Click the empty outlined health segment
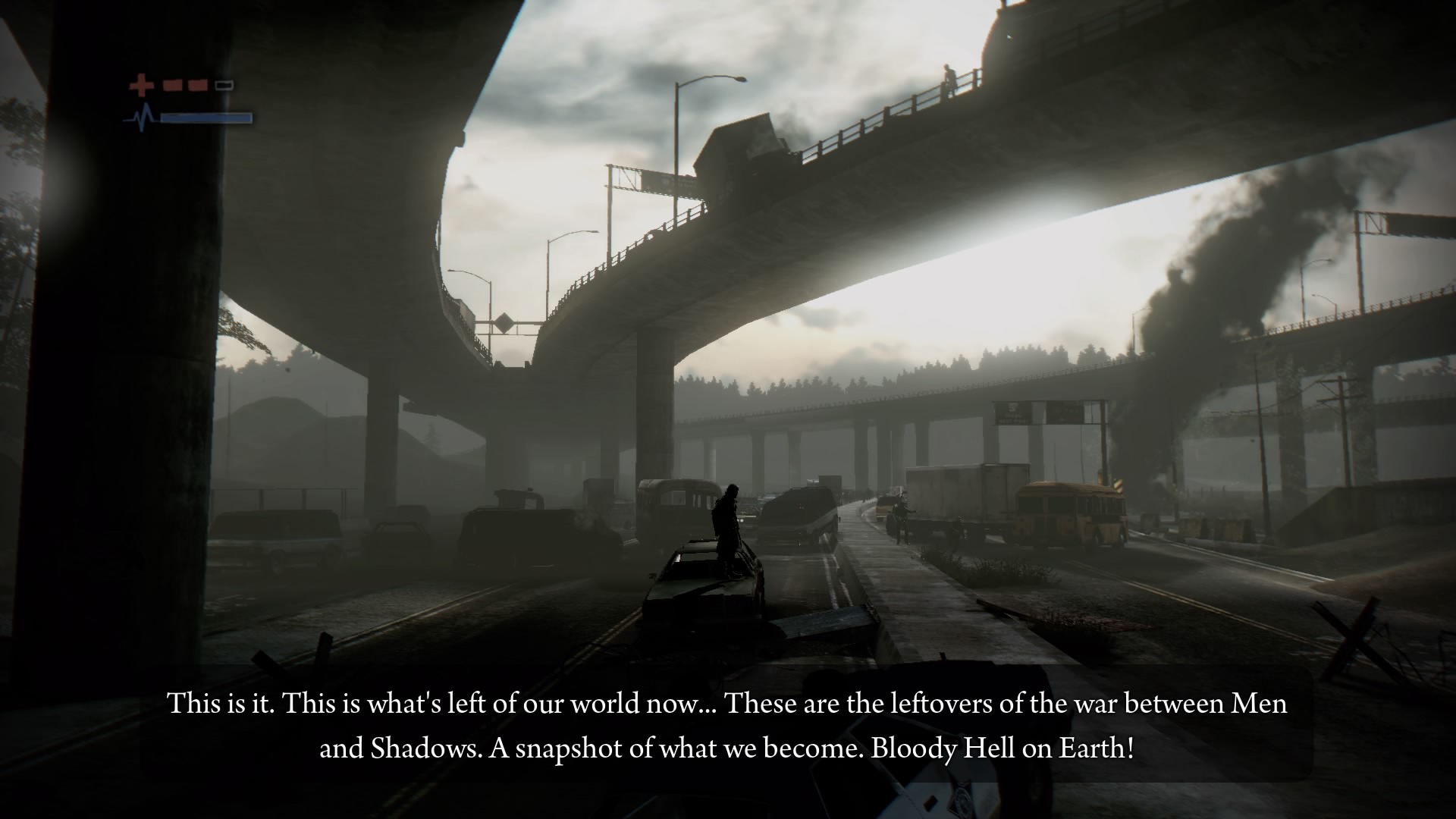 pyautogui.click(x=224, y=84)
